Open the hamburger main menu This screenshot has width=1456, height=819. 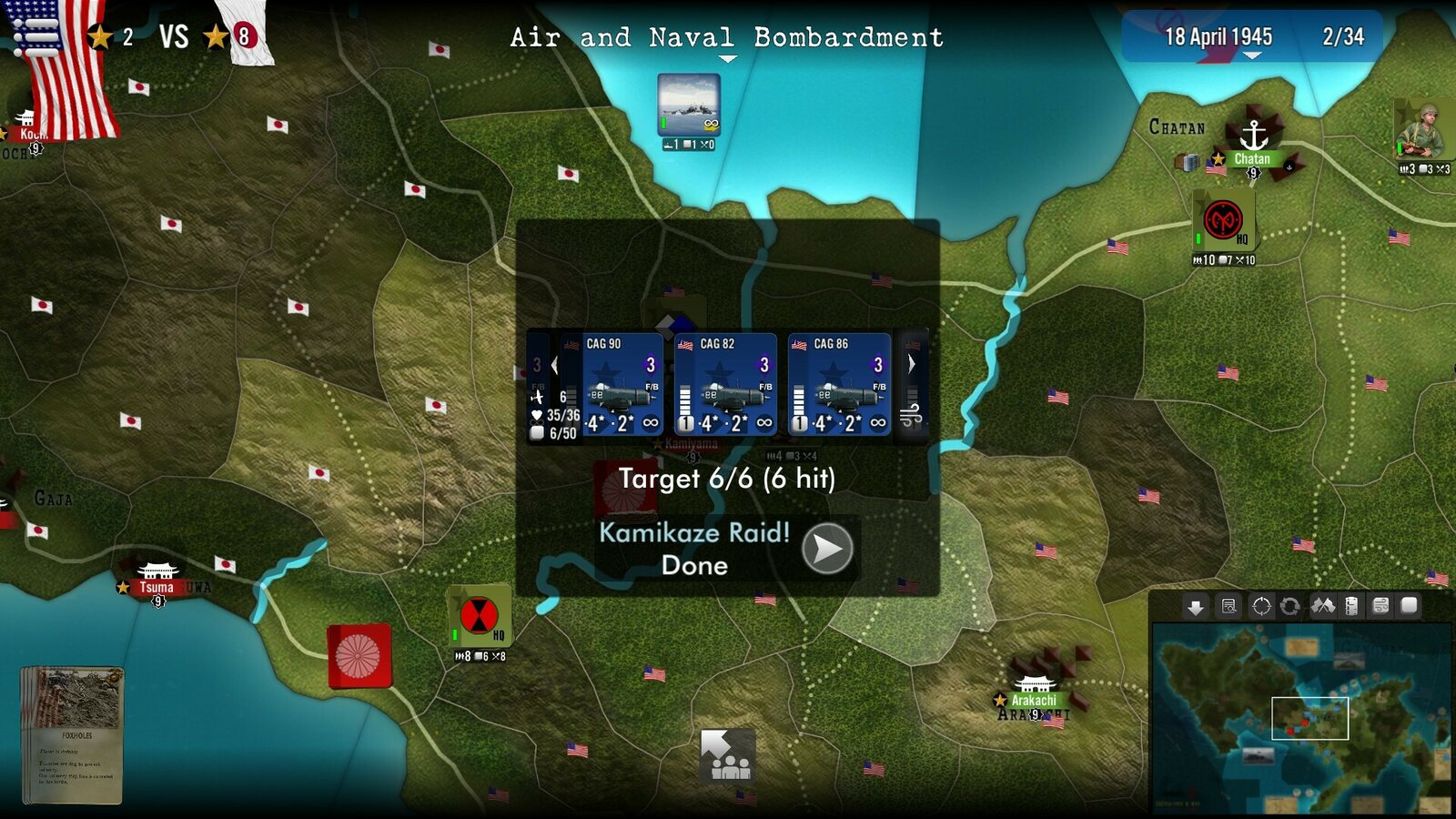point(35,36)
